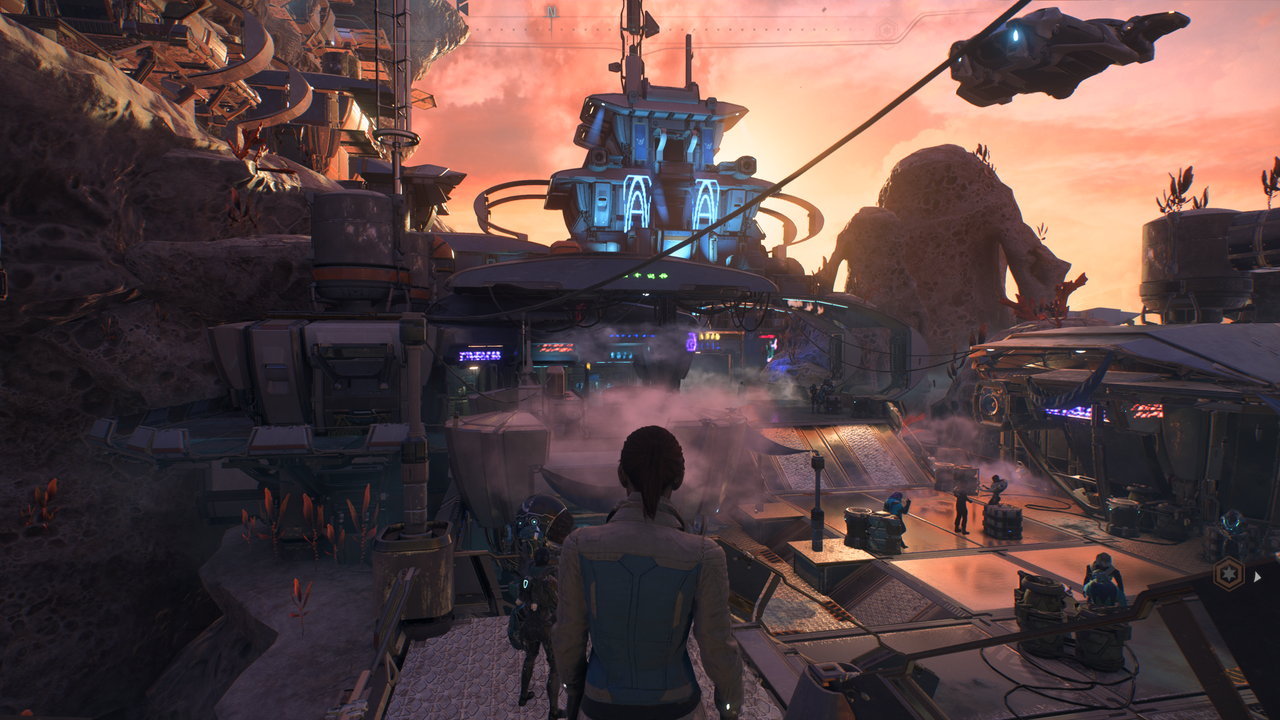Click the compass bar's north marker

[551, 12]
